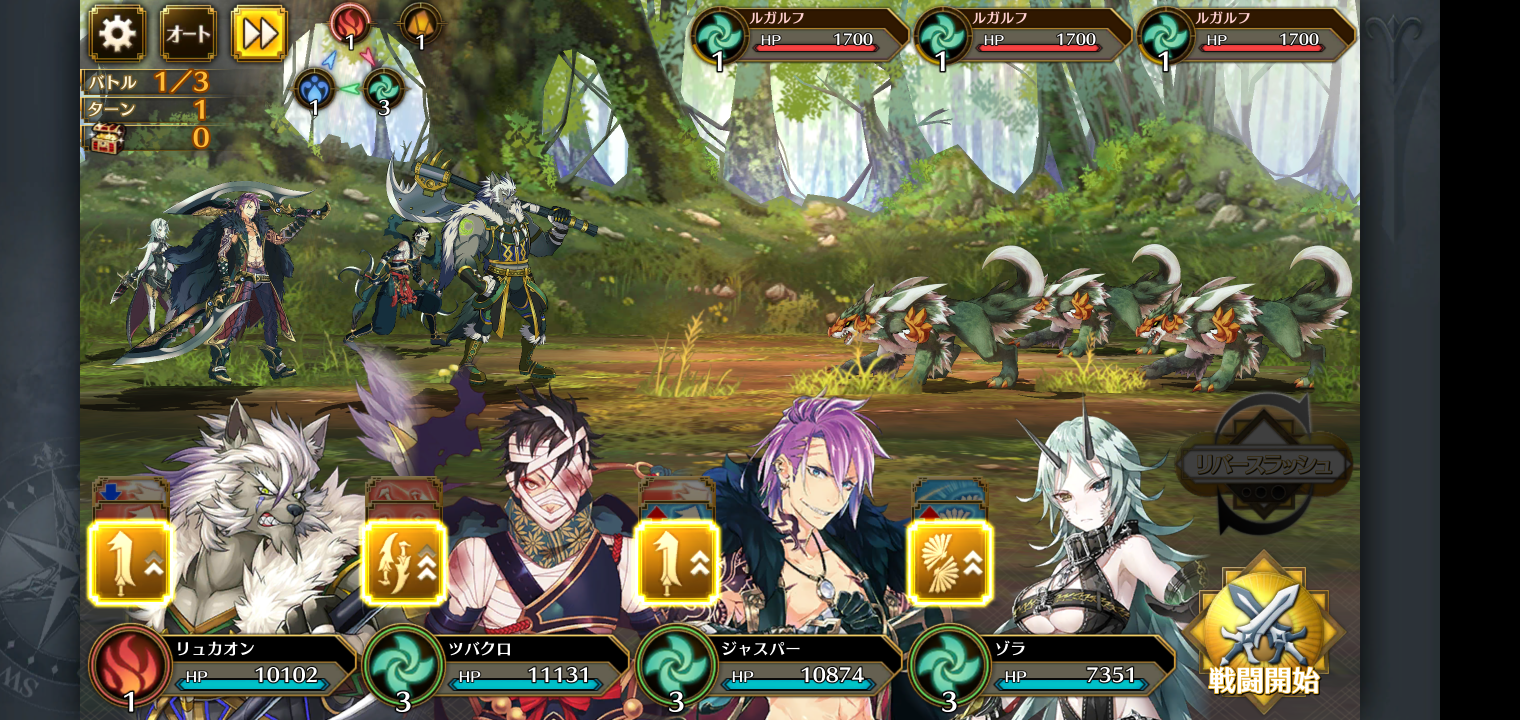Toggle the オート auto-battle button
The image size is (1520, 720).
pyautogui.click(x=188, y=34)
